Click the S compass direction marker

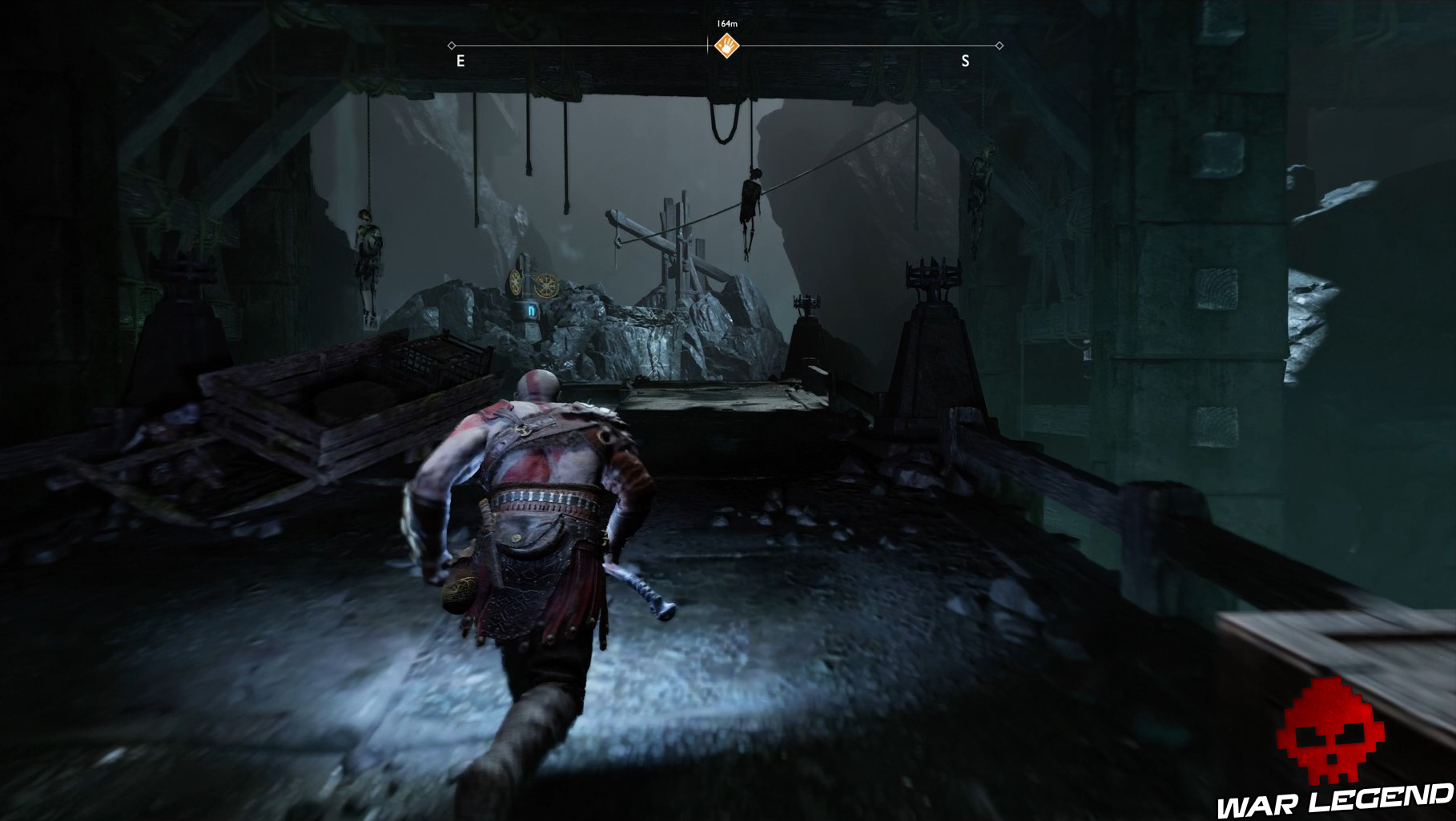pos(965,60)
